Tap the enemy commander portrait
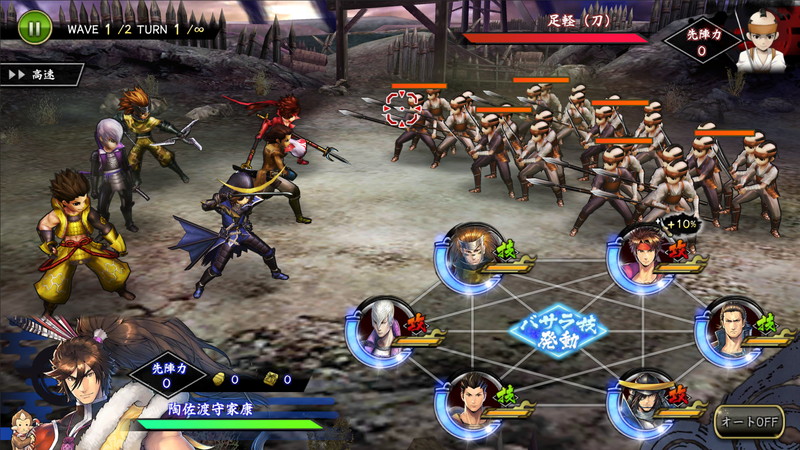 (759, 44)
